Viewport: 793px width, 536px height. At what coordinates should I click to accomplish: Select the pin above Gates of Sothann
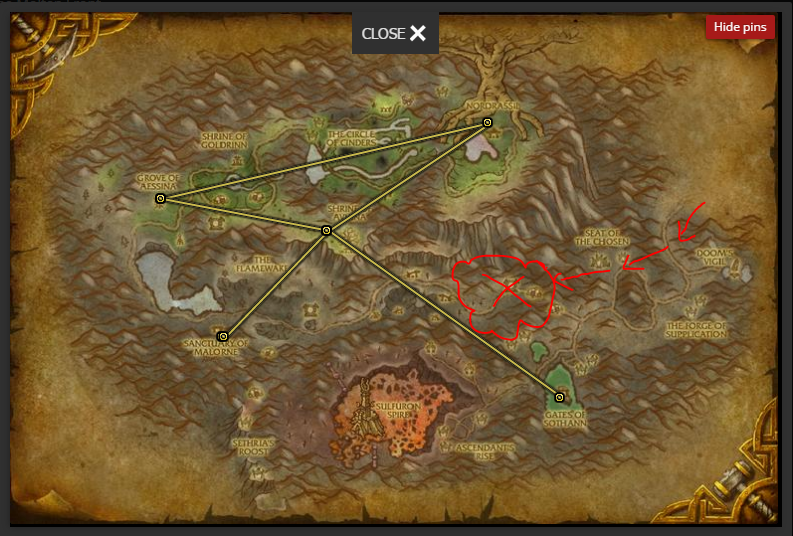560,398
